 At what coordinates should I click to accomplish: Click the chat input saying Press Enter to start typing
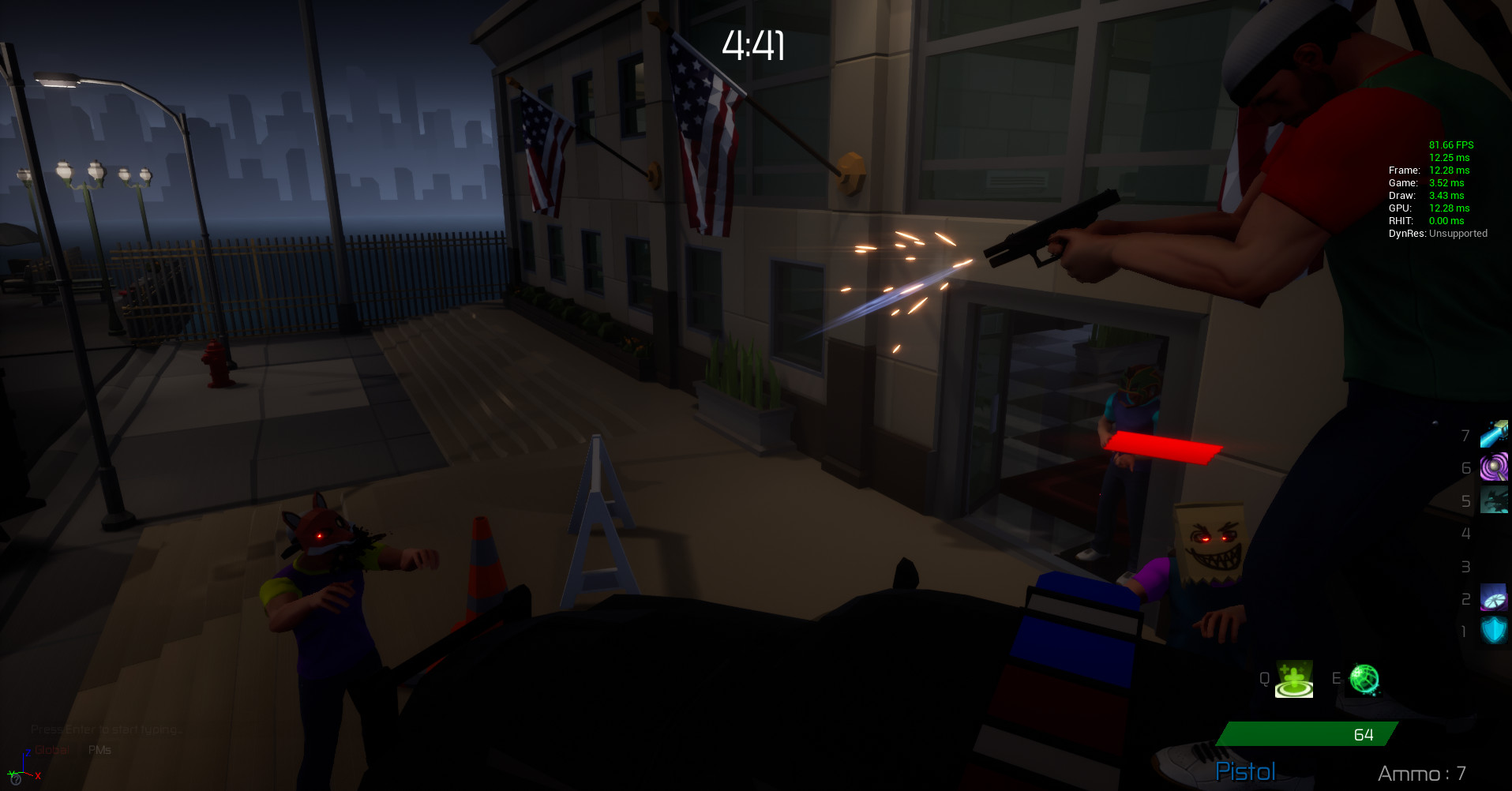pos(107,729)
